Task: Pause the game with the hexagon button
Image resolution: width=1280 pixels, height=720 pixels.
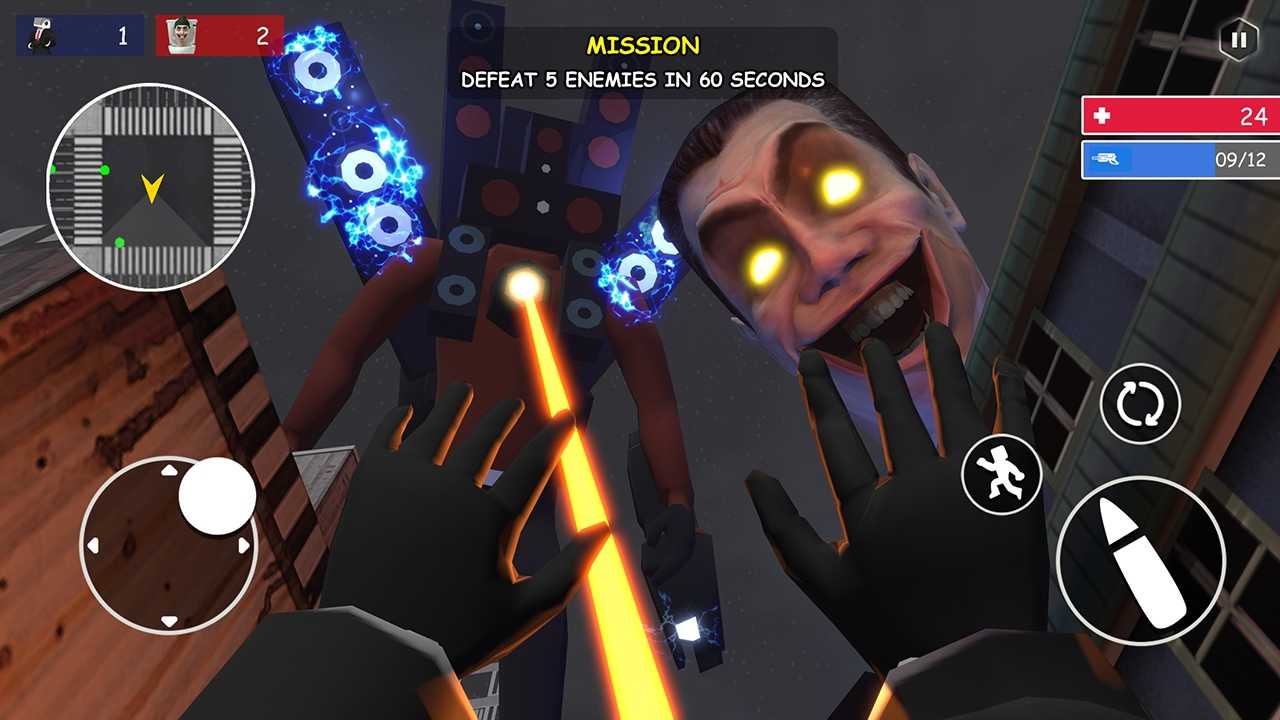Action: tap(1238, 40)
